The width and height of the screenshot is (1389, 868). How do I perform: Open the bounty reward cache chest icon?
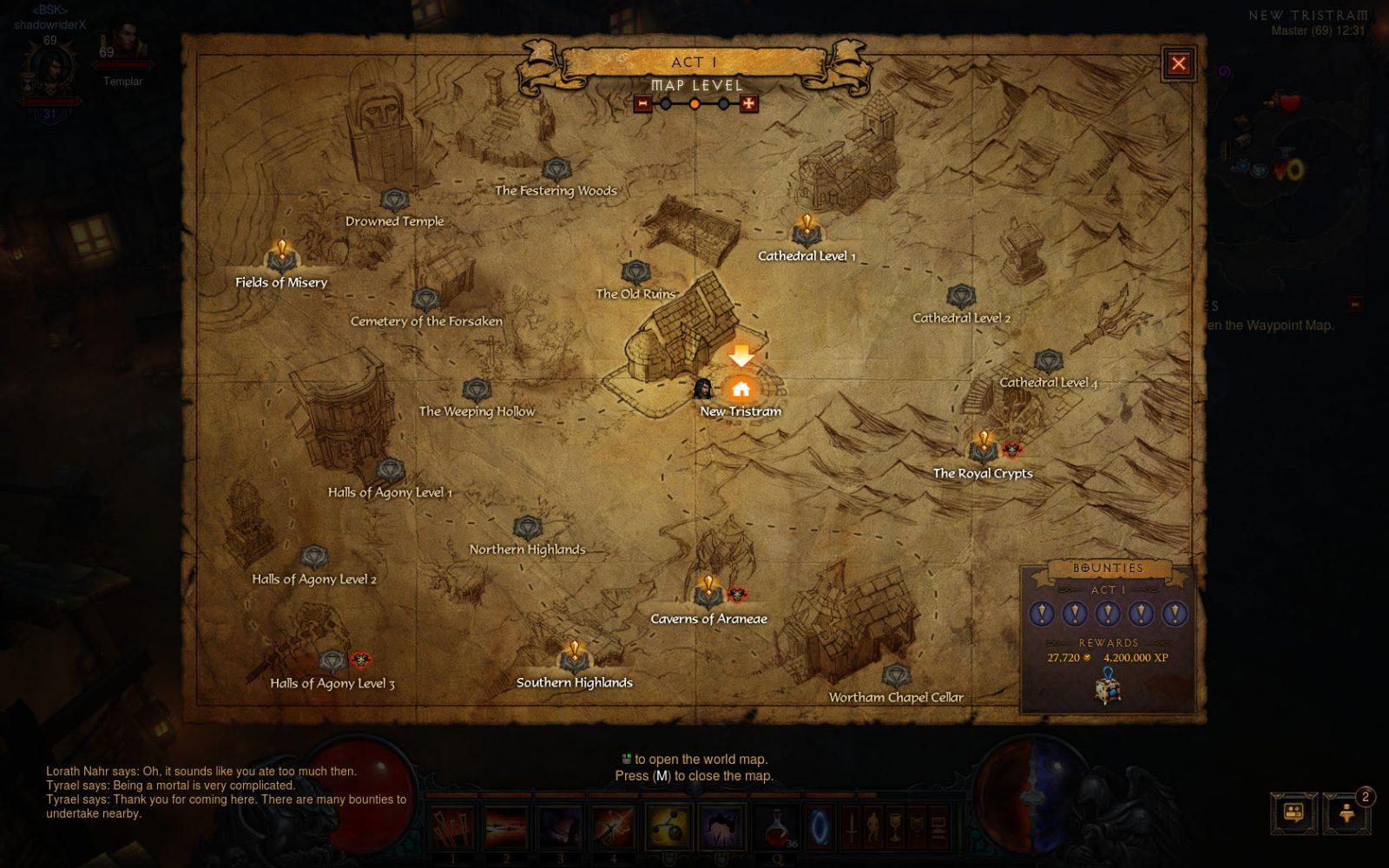click(1108, 688)
